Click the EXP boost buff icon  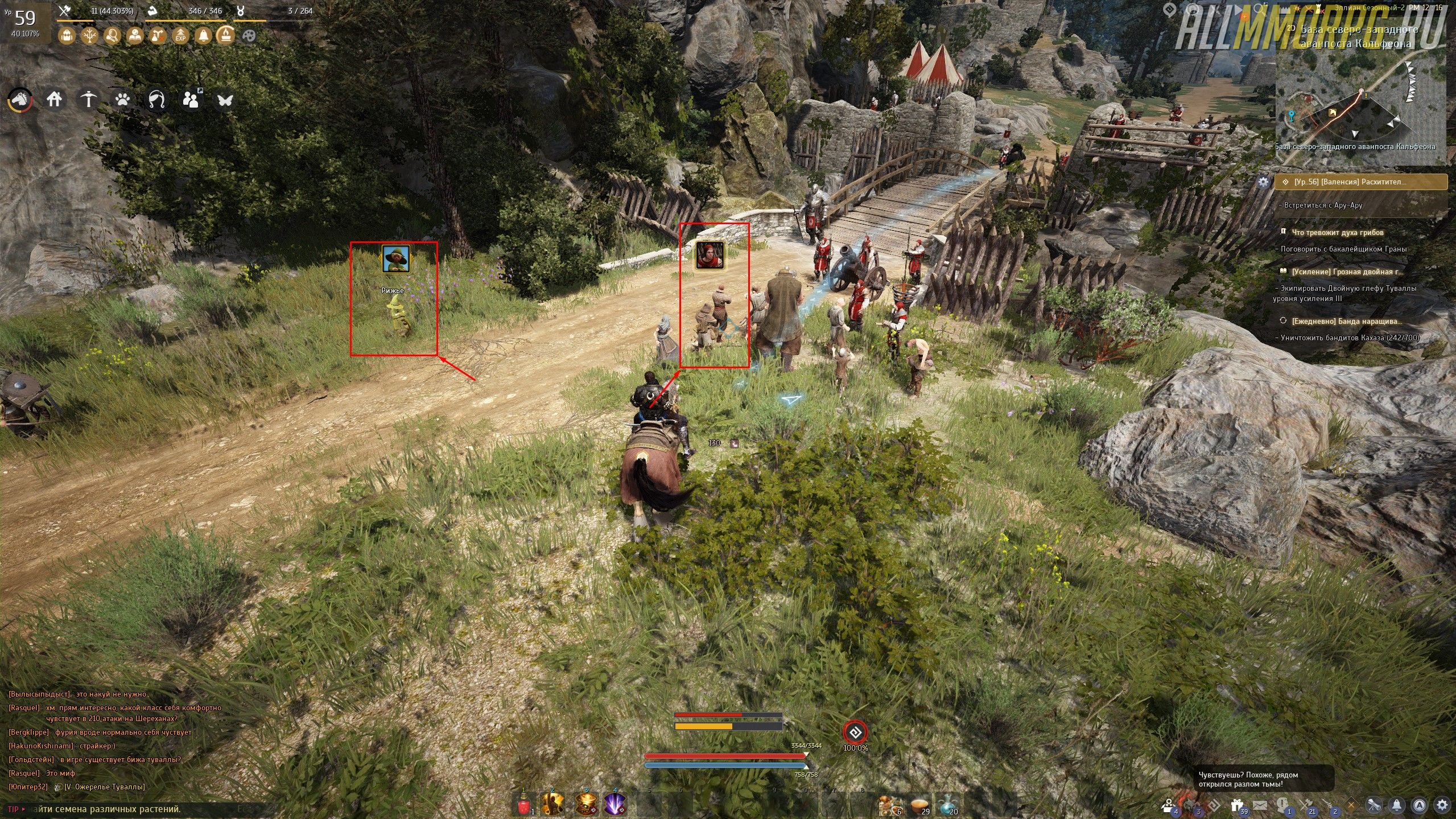pos(180,36)
